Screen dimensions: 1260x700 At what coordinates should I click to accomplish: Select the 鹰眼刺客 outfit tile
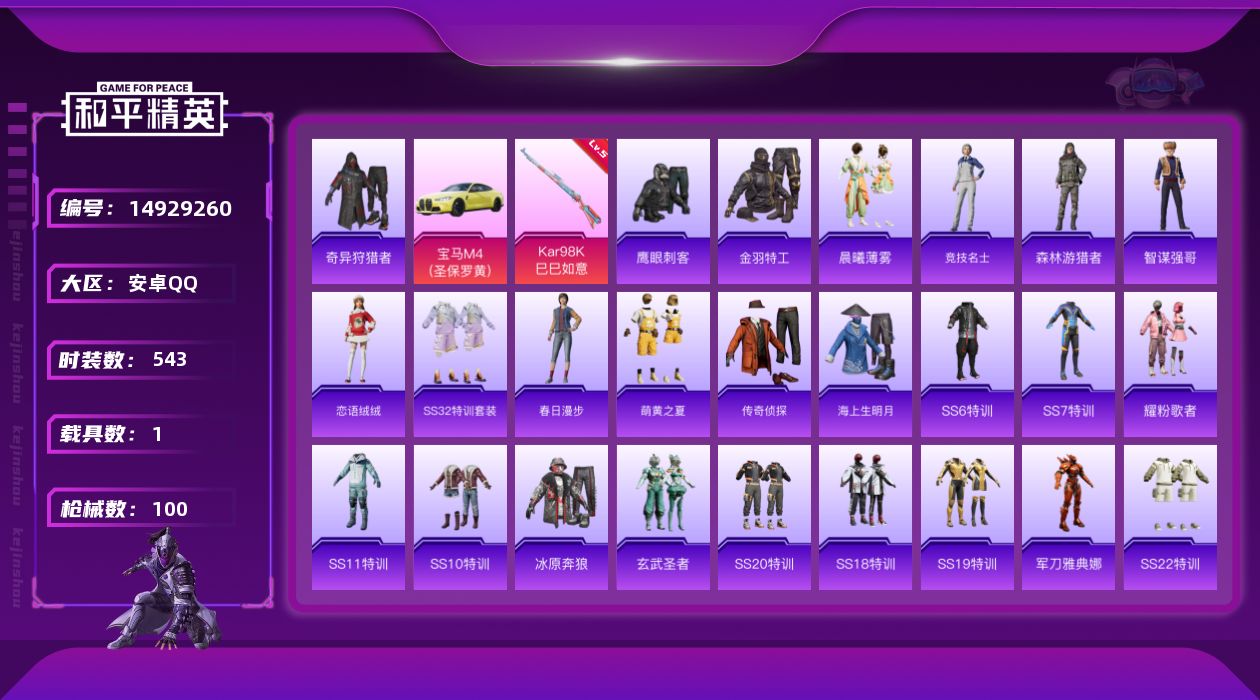(x=663, y=210)
